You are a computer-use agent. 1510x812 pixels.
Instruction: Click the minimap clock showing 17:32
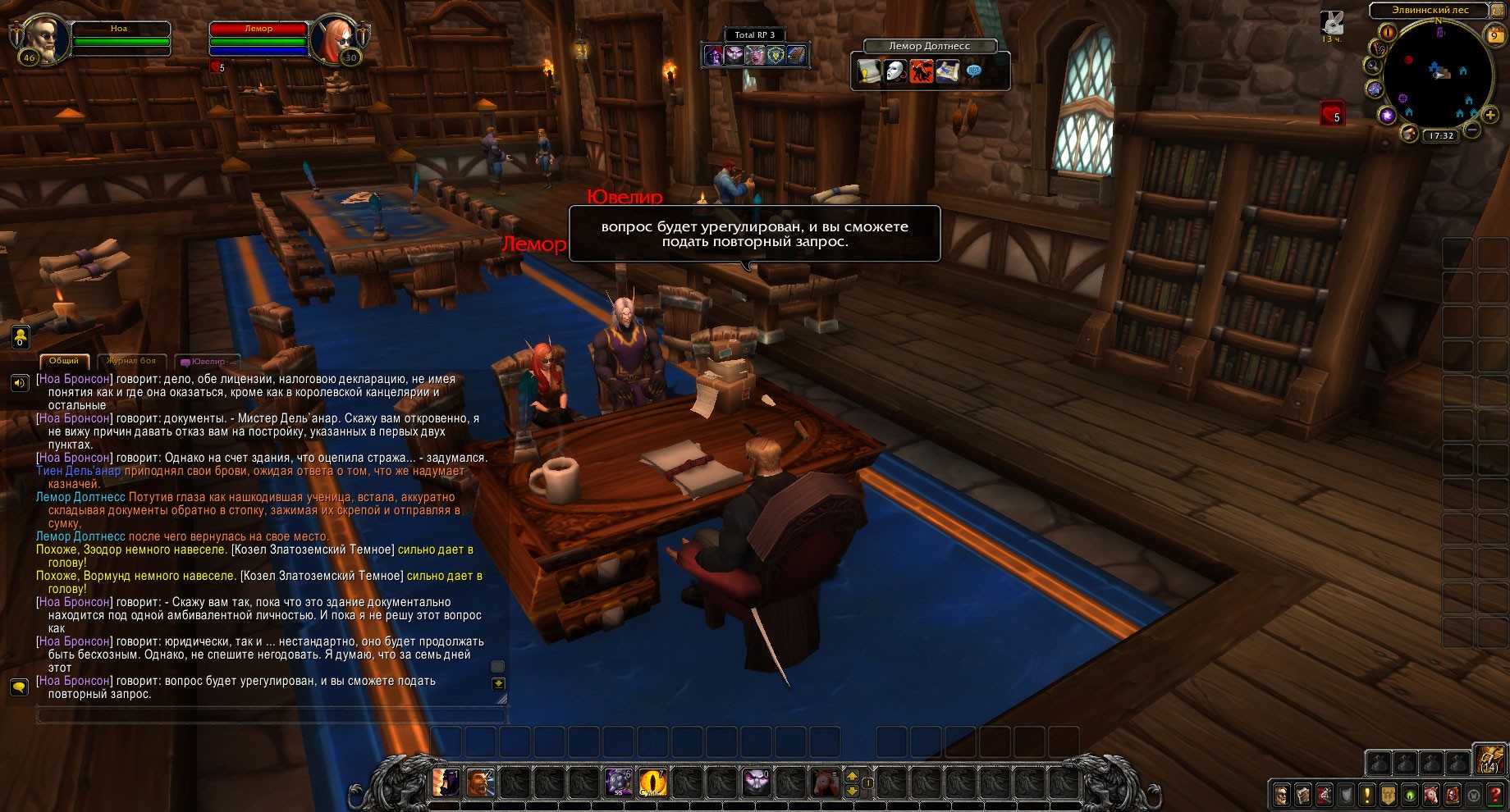coord(1441,136)
